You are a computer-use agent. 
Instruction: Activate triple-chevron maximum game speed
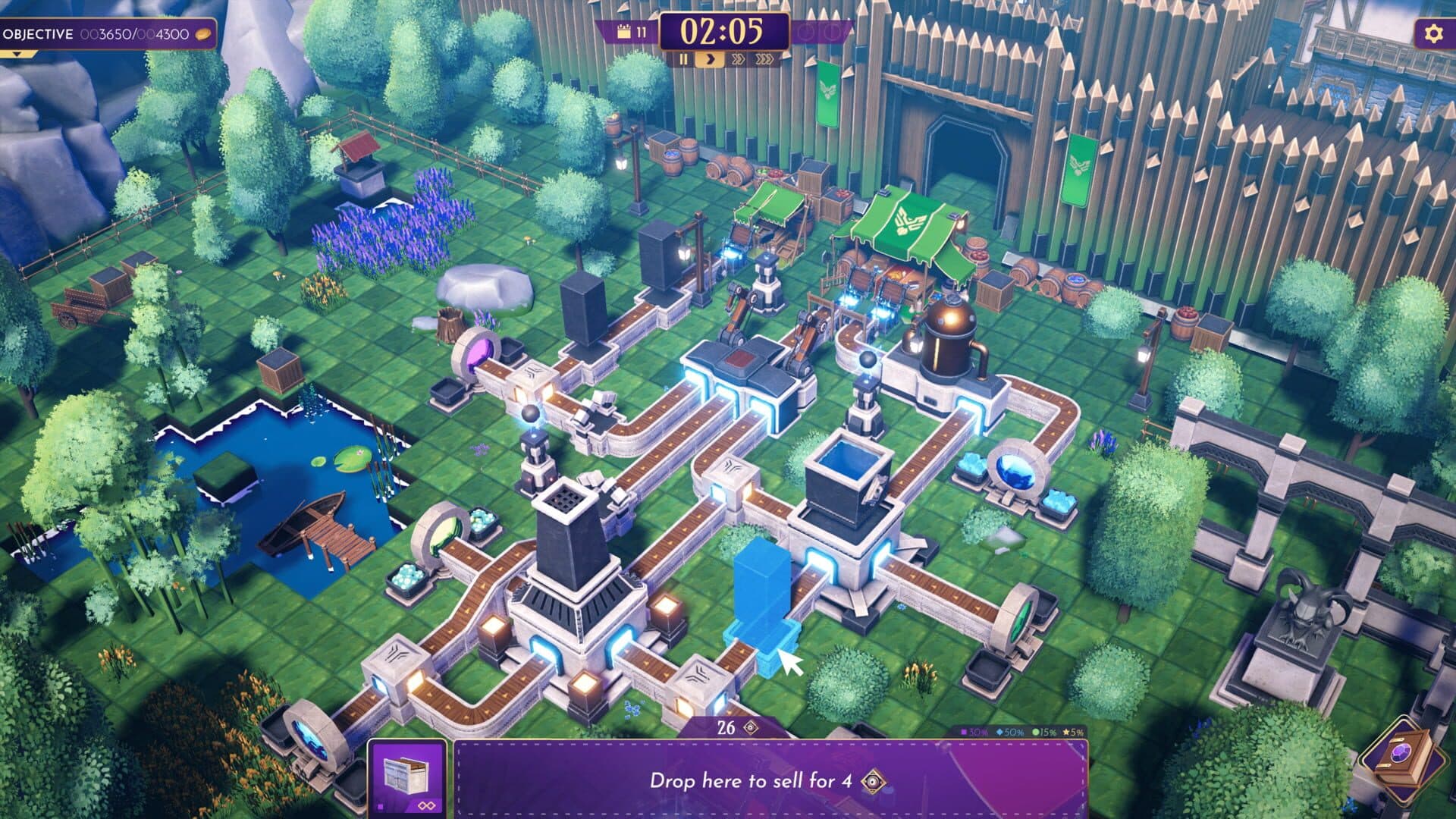[x=764, y=59]
